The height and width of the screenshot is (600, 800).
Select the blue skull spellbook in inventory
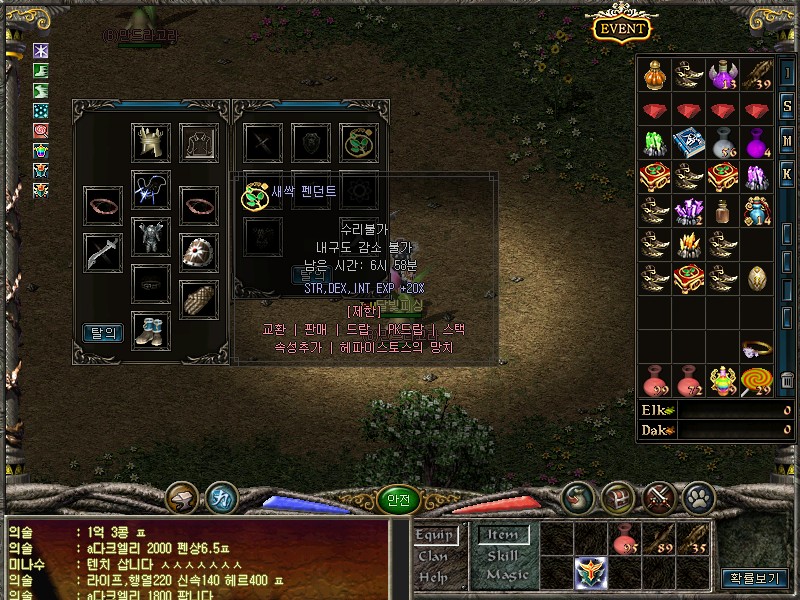point(689,142)
